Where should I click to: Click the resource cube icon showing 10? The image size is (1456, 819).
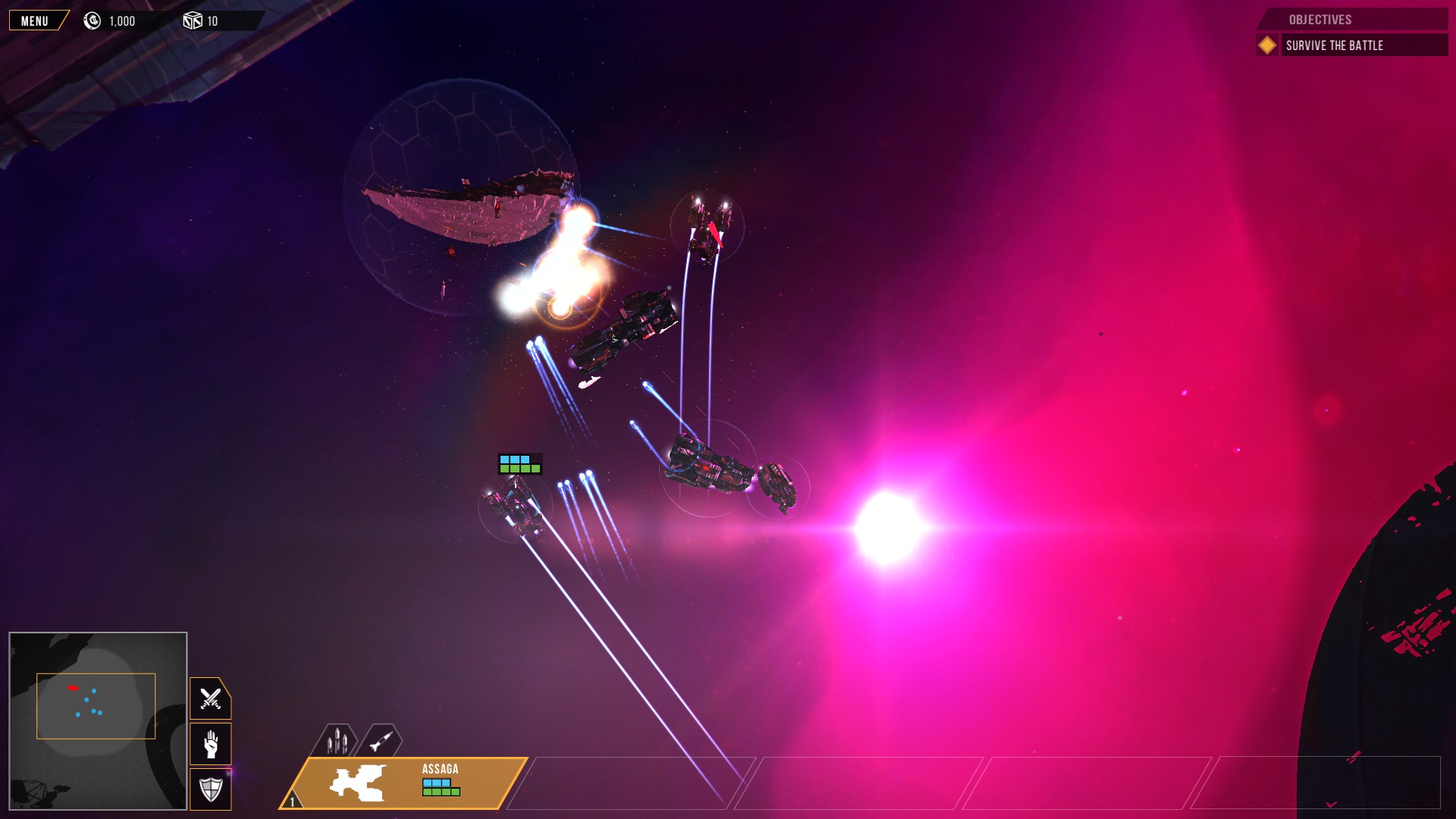(193, 20)
